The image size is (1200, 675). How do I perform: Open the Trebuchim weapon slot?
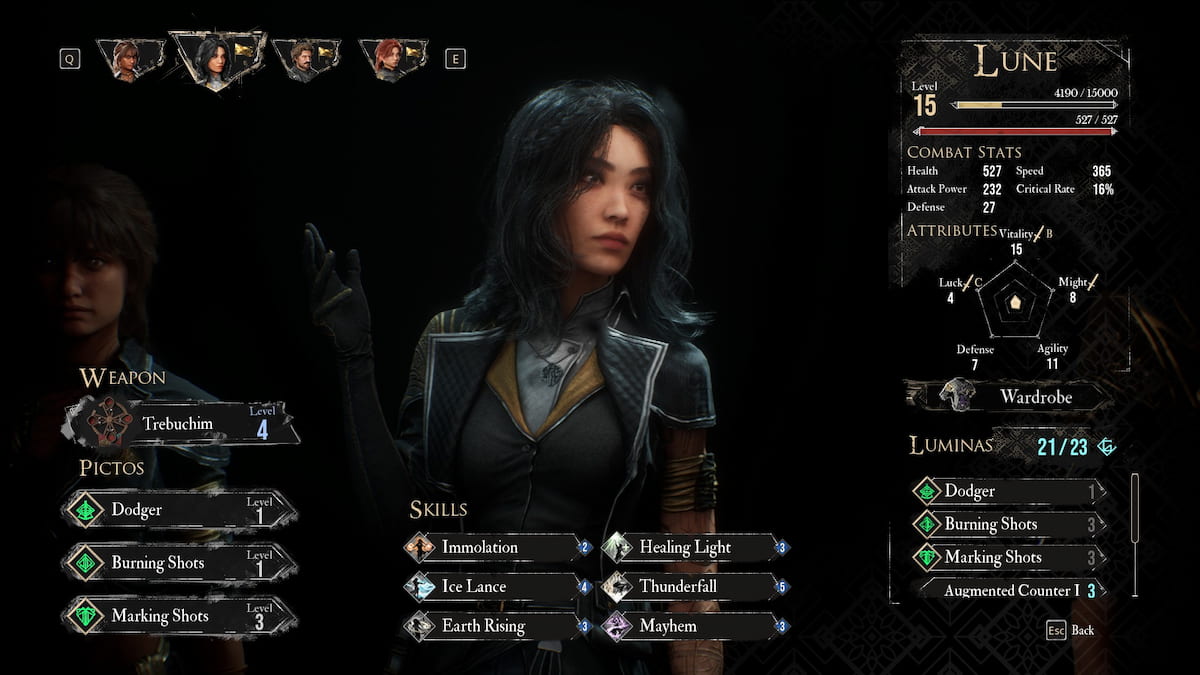click(x=182, y=423)
